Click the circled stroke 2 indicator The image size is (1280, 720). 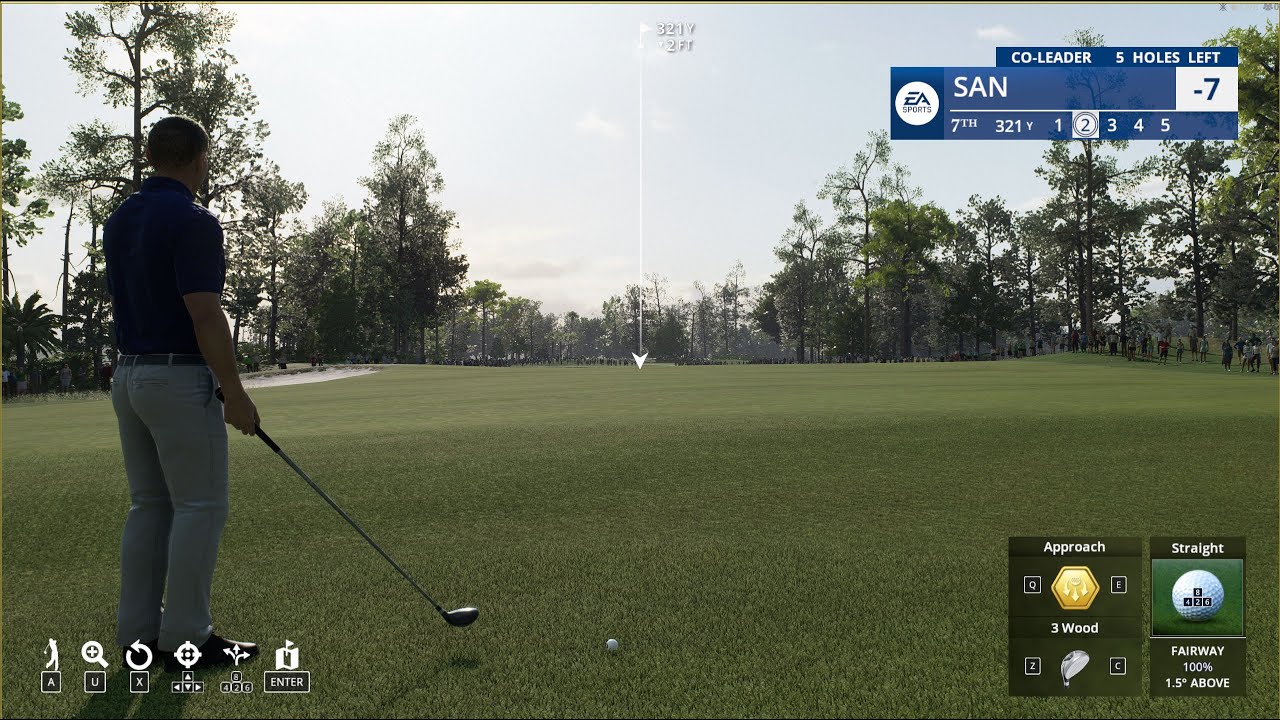click(1084, 126)
